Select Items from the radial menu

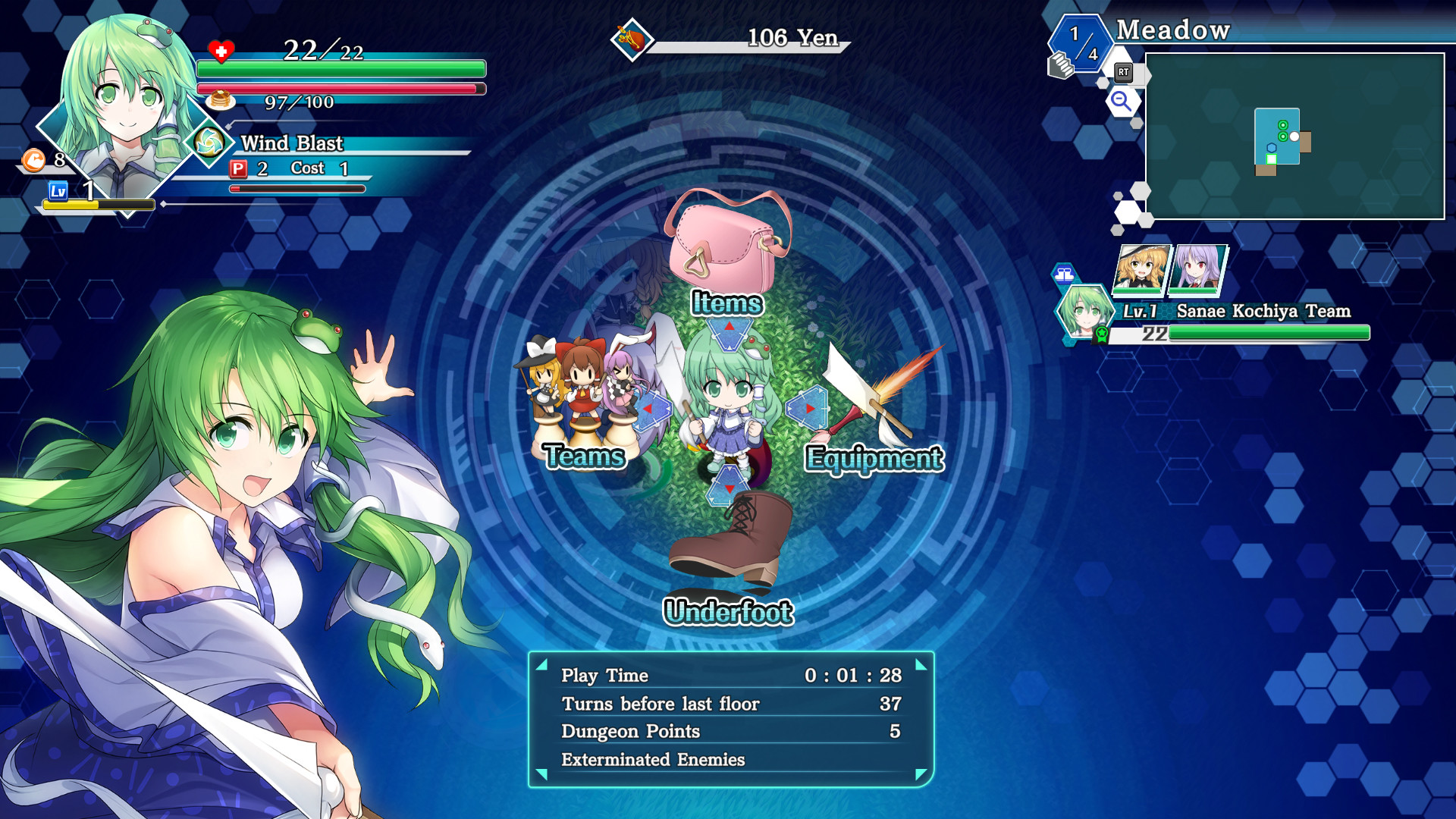724,246
